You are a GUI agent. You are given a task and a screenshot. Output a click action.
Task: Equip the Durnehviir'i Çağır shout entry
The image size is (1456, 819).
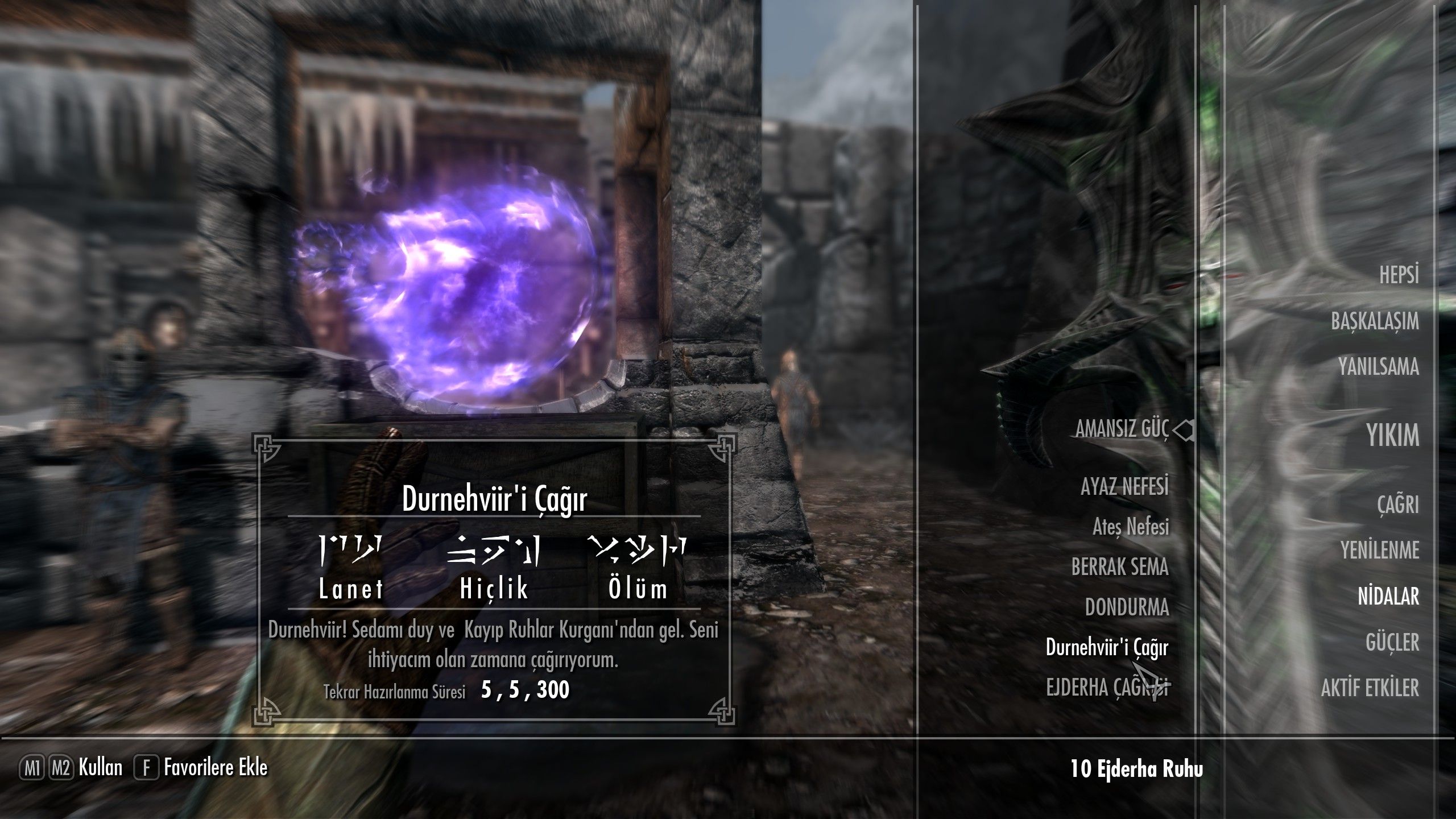click(1106, 648)
